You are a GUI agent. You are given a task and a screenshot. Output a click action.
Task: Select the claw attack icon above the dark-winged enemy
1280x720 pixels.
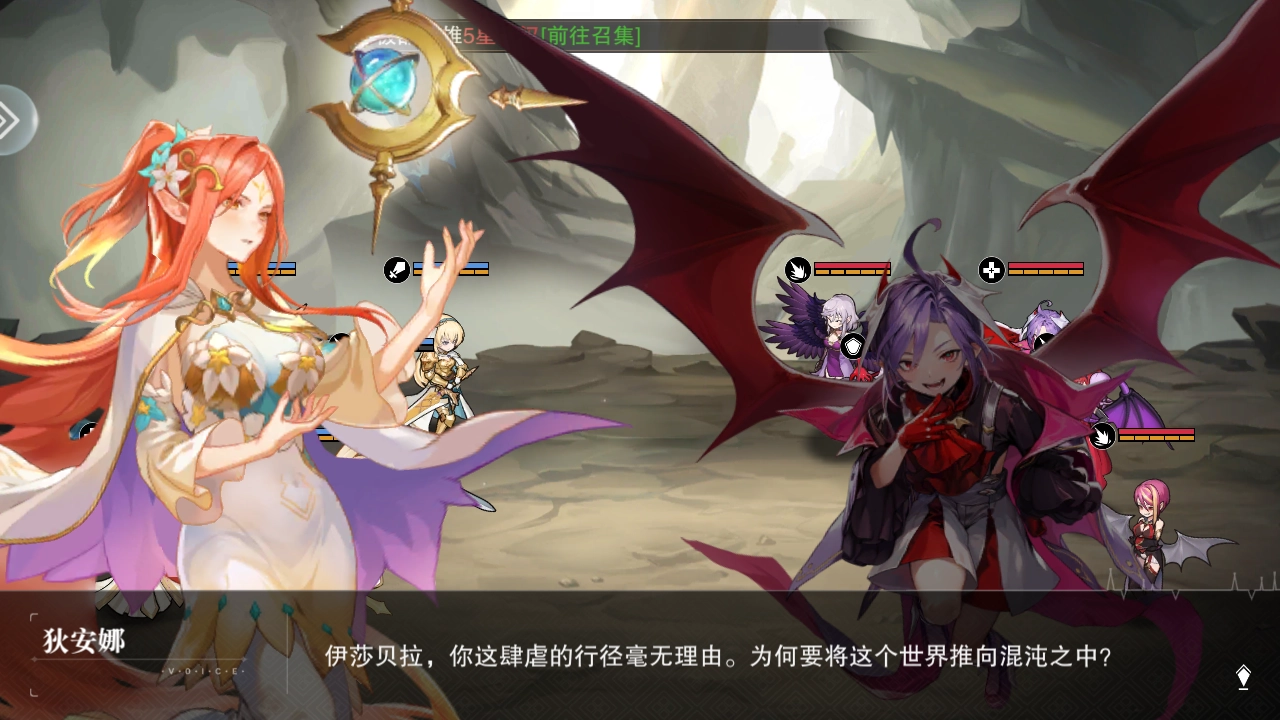pos(797,271)
